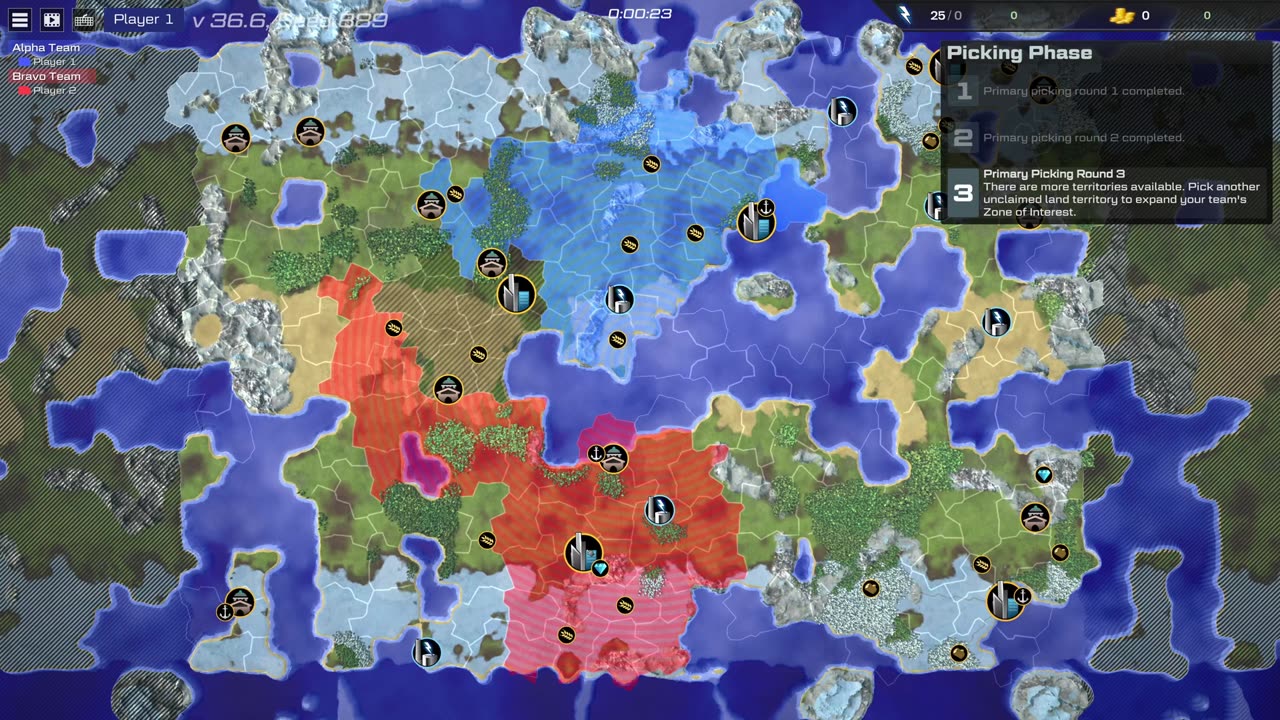Click the gold coins resource icon
This screenshot has width=1280, height=720.
[x=1122, y=15]
